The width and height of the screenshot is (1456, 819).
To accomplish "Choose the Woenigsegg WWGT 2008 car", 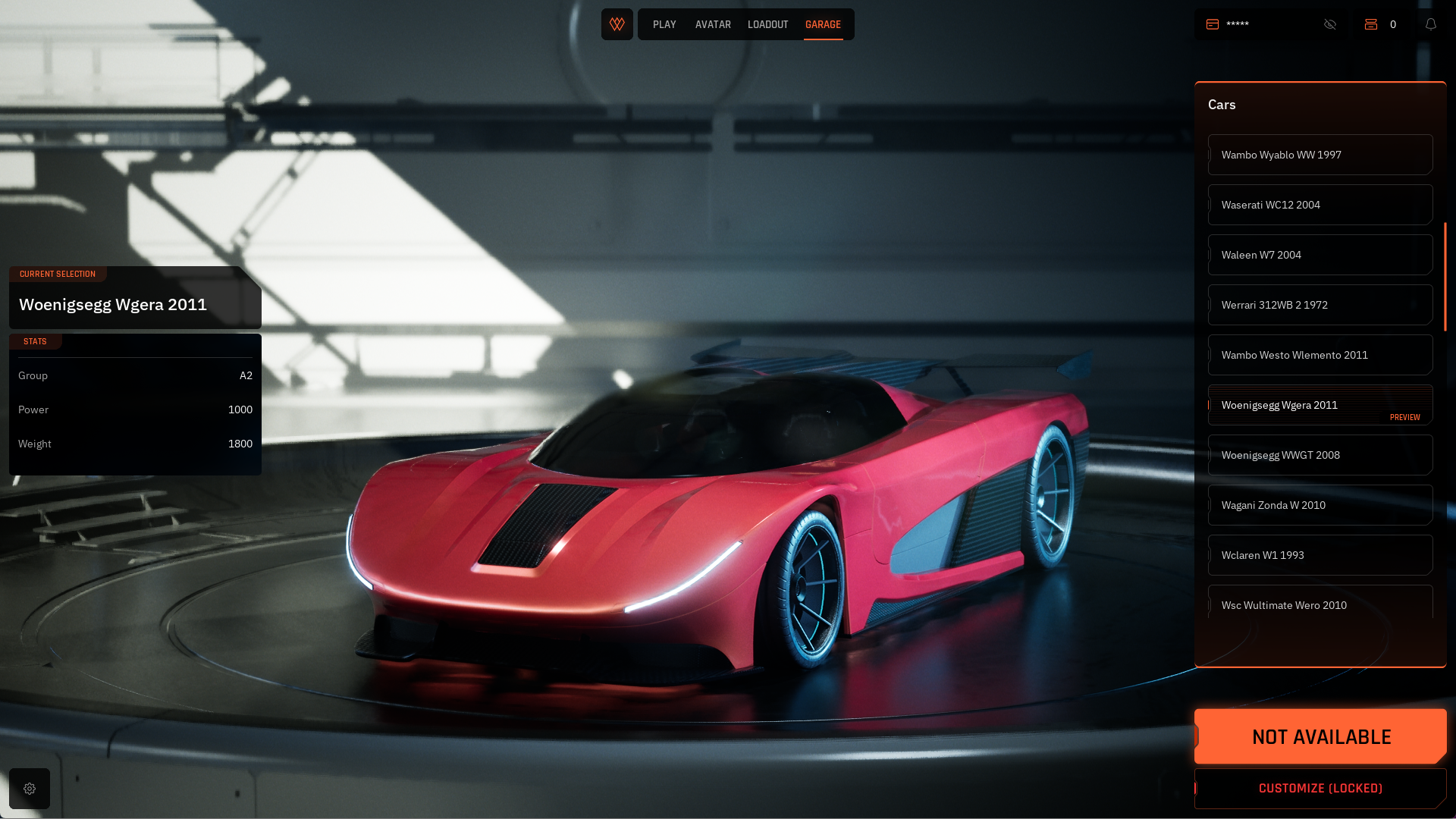I will coord(1319,455).
